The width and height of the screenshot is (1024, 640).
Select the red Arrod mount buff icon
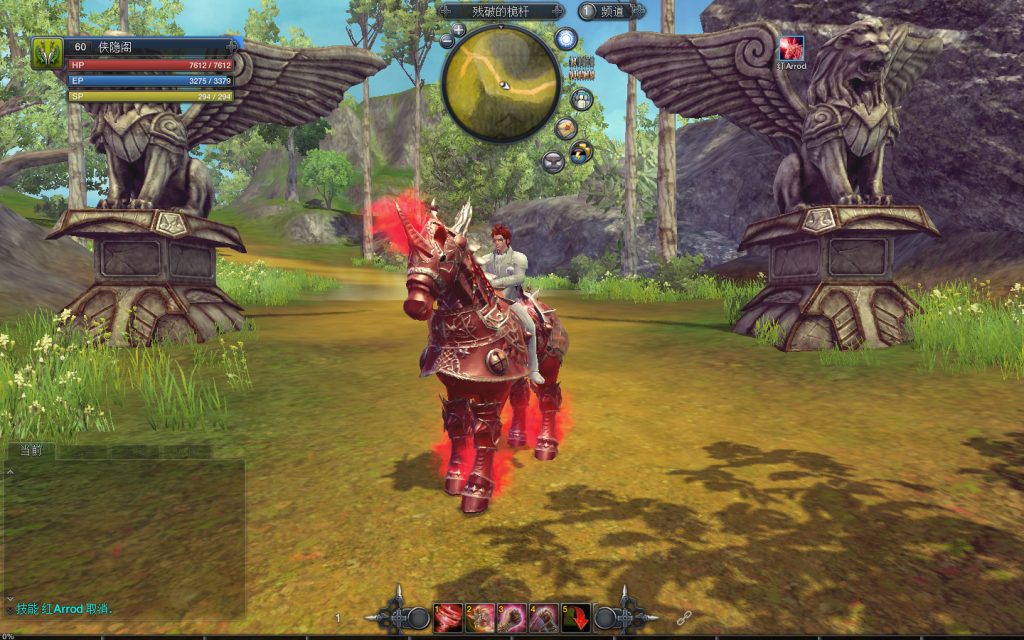coord(792,48)
